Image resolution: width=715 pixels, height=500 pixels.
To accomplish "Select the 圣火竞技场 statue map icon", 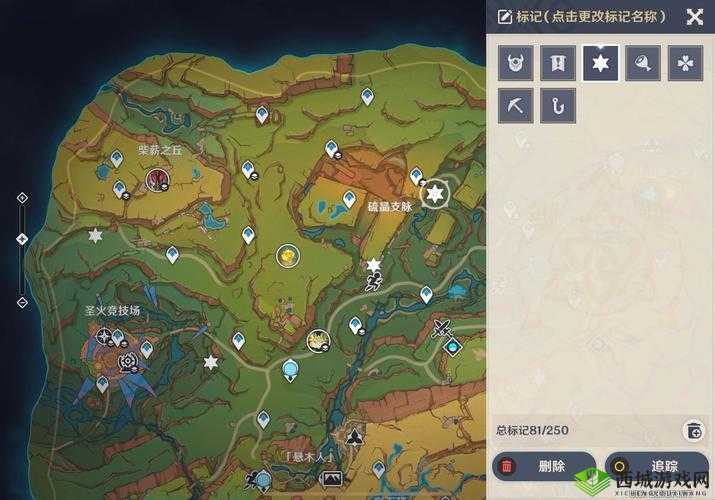I will click(127, 362).
